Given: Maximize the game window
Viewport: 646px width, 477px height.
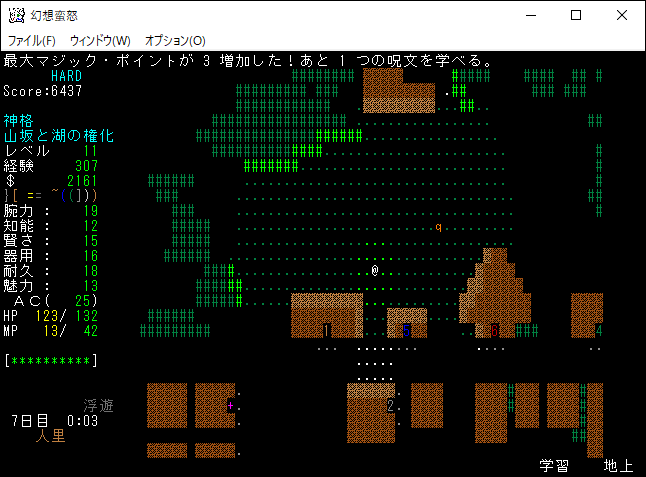Looking at the screenshot, I should 576,15.
